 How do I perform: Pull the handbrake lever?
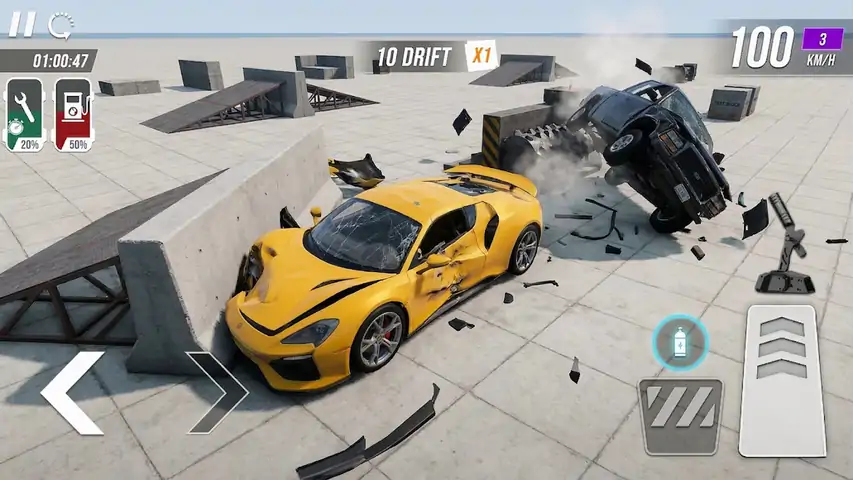point(785,245)
